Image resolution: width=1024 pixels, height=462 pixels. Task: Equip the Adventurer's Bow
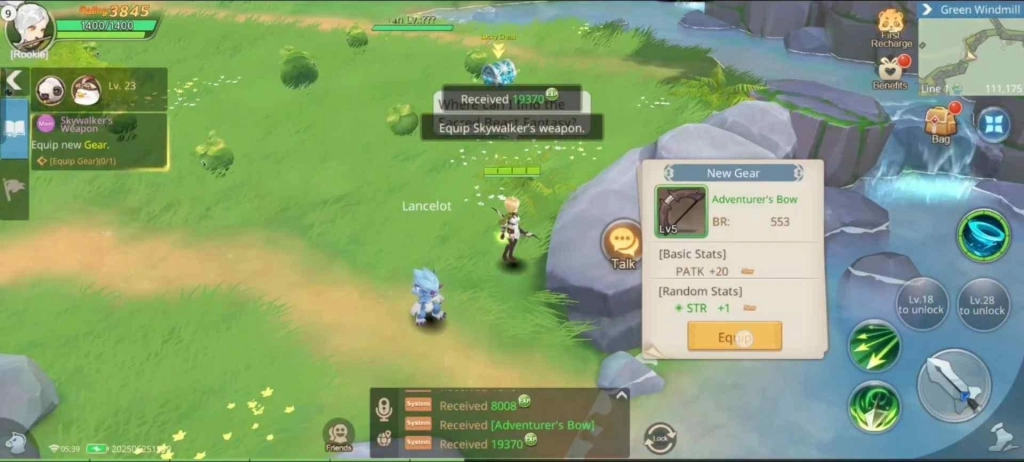734,336
